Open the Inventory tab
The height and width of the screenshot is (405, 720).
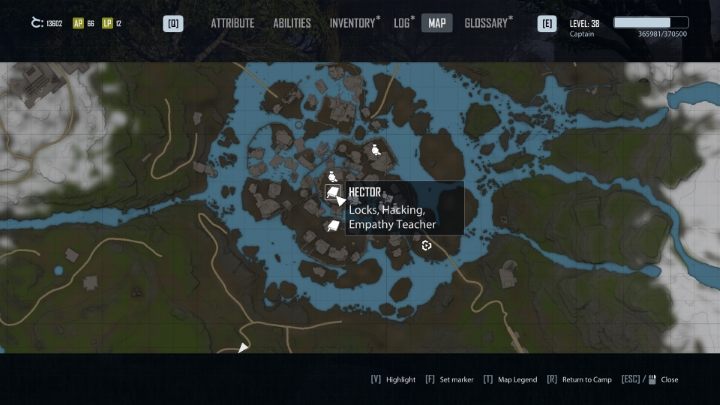coord(354,23)
